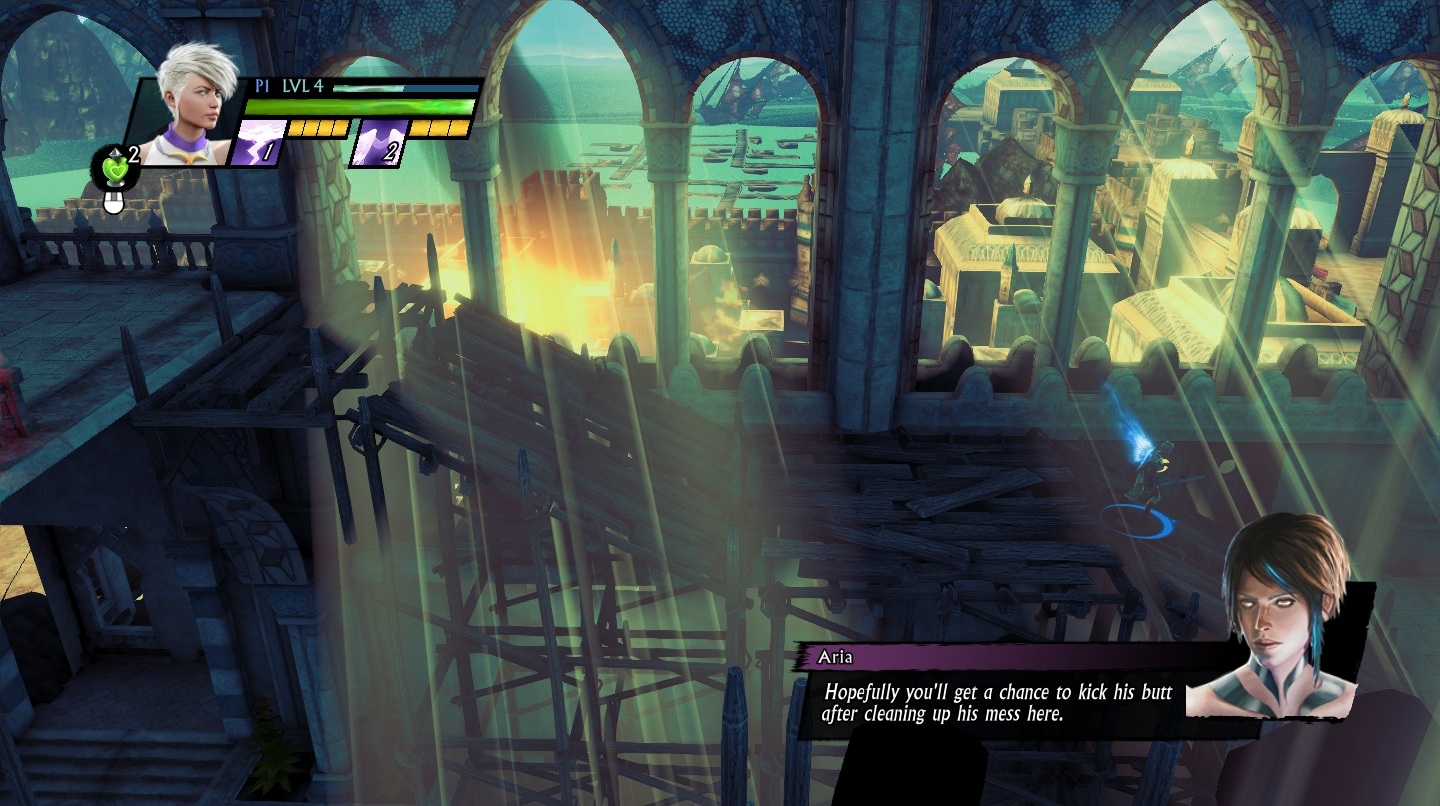Activate the purple ability numbered 2

pos(378,143)
